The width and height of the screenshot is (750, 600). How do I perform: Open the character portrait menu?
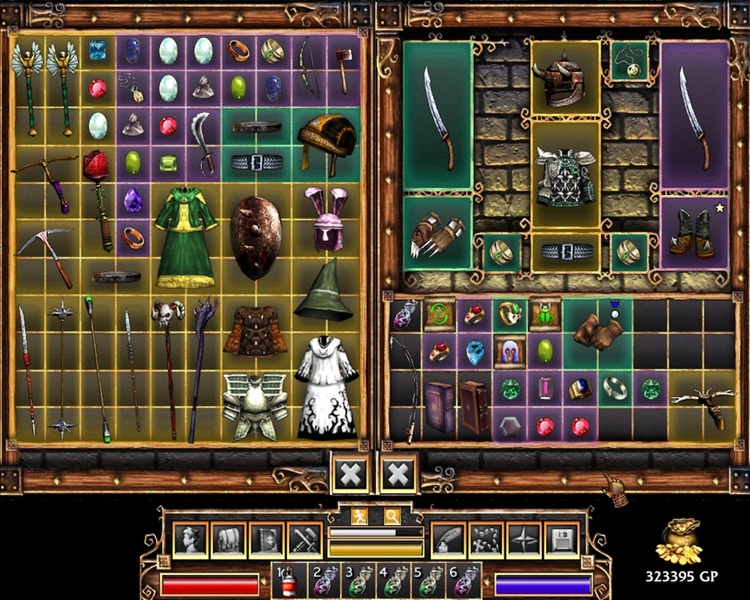click(190, 539)
